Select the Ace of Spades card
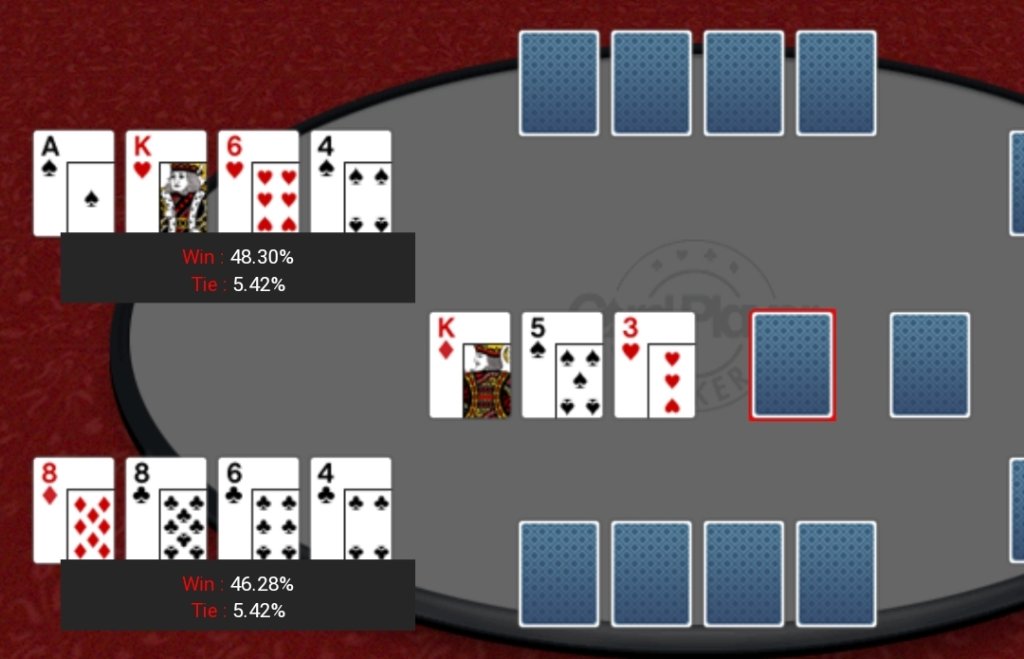This screenshot has height=659, width=1024. [73, 182]
